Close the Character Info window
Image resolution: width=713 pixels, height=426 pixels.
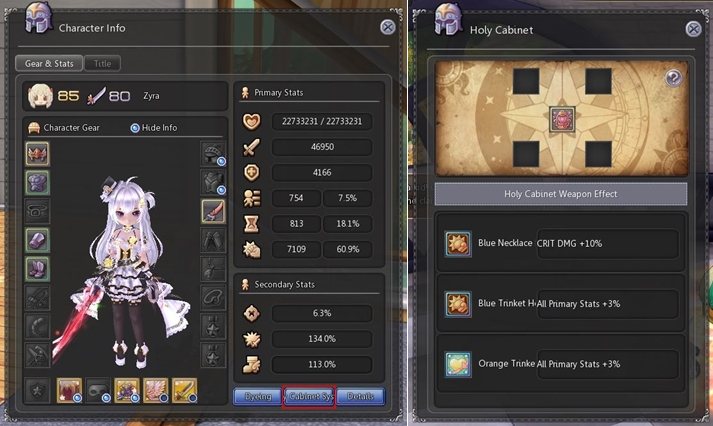387,28
